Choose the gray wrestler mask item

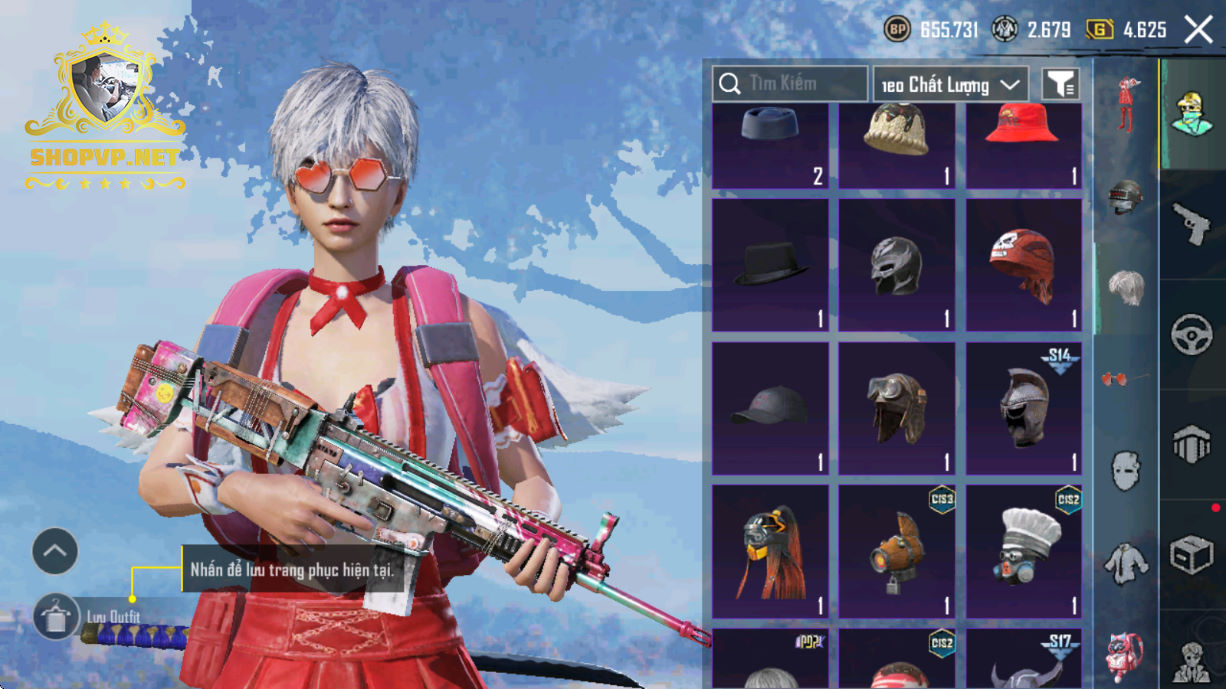tap(897, 265)
